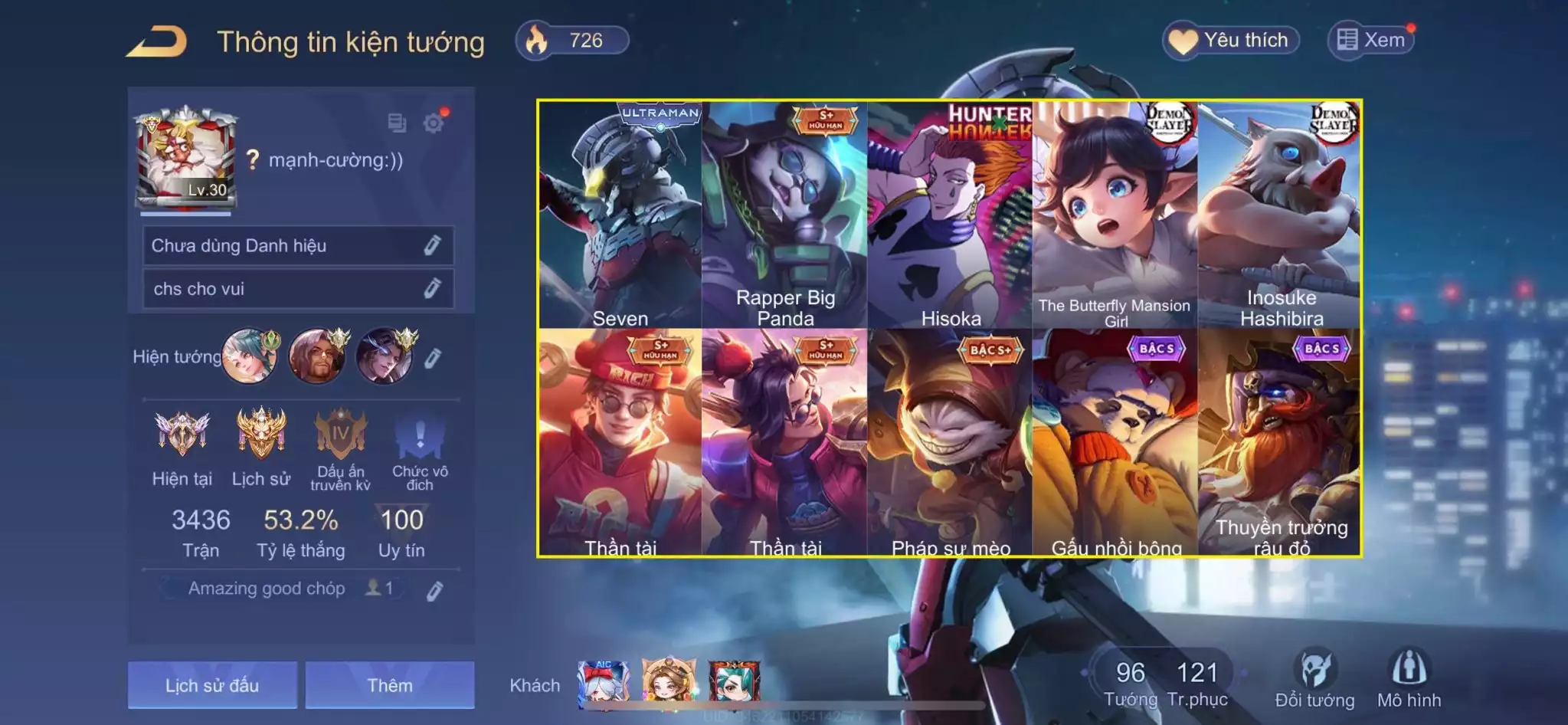Select the Hisoka skin card
Screen dimensions: 1568x725
950,215
